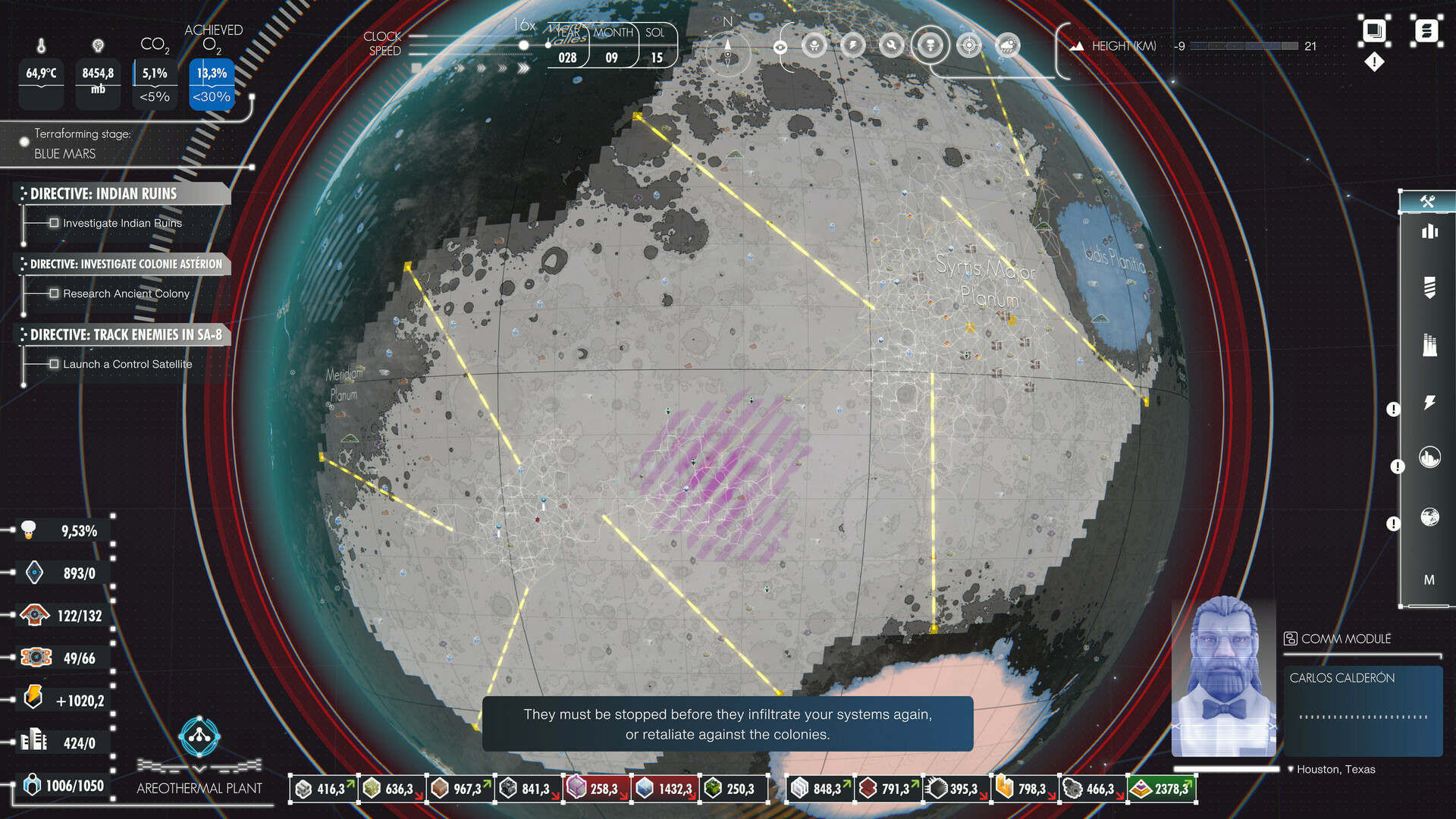Open the statistics bar chart panel
1456x819 pixels.
pyautogui.click(x=1429, y=232)
